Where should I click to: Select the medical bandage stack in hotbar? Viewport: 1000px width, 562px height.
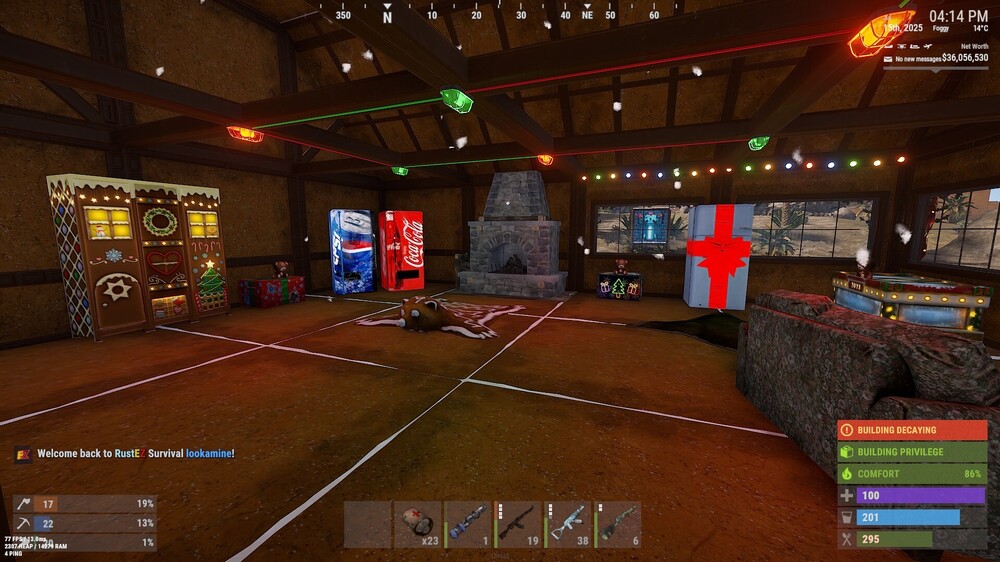(x=417, y=524)
